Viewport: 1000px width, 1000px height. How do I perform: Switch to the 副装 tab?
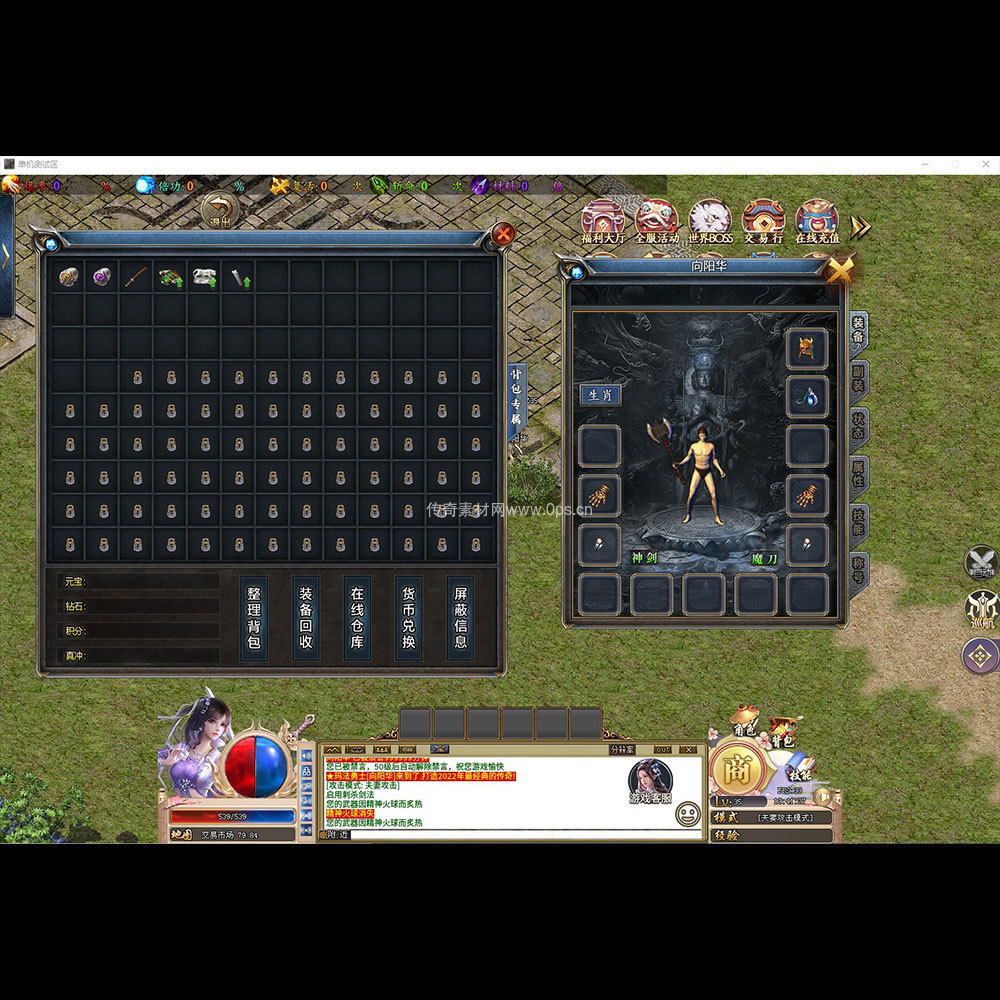[858, 379]
